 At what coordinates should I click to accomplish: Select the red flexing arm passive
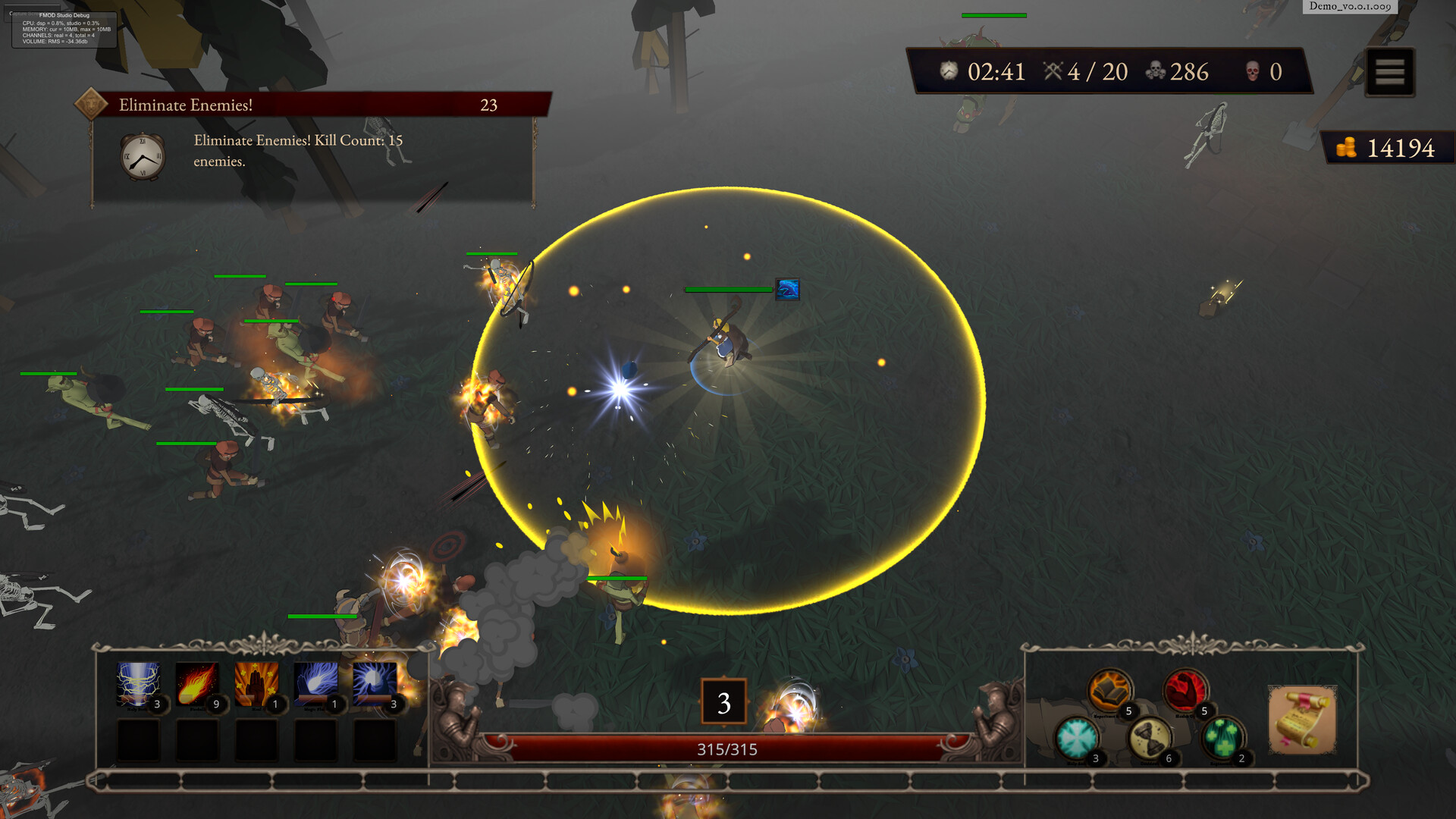(x=1185, y=690)
